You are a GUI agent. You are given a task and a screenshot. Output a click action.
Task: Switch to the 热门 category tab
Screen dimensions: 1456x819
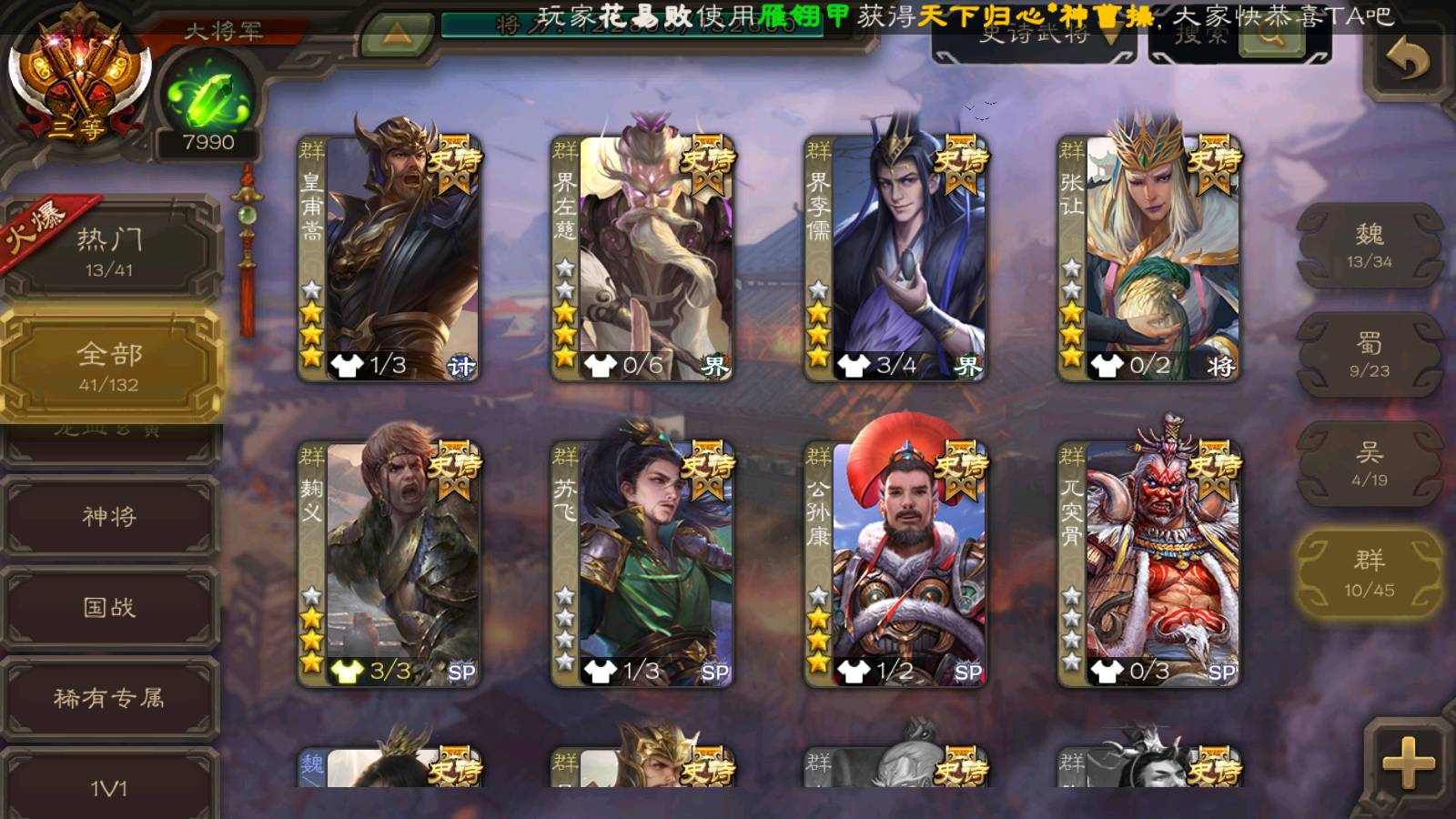[109, 251]
